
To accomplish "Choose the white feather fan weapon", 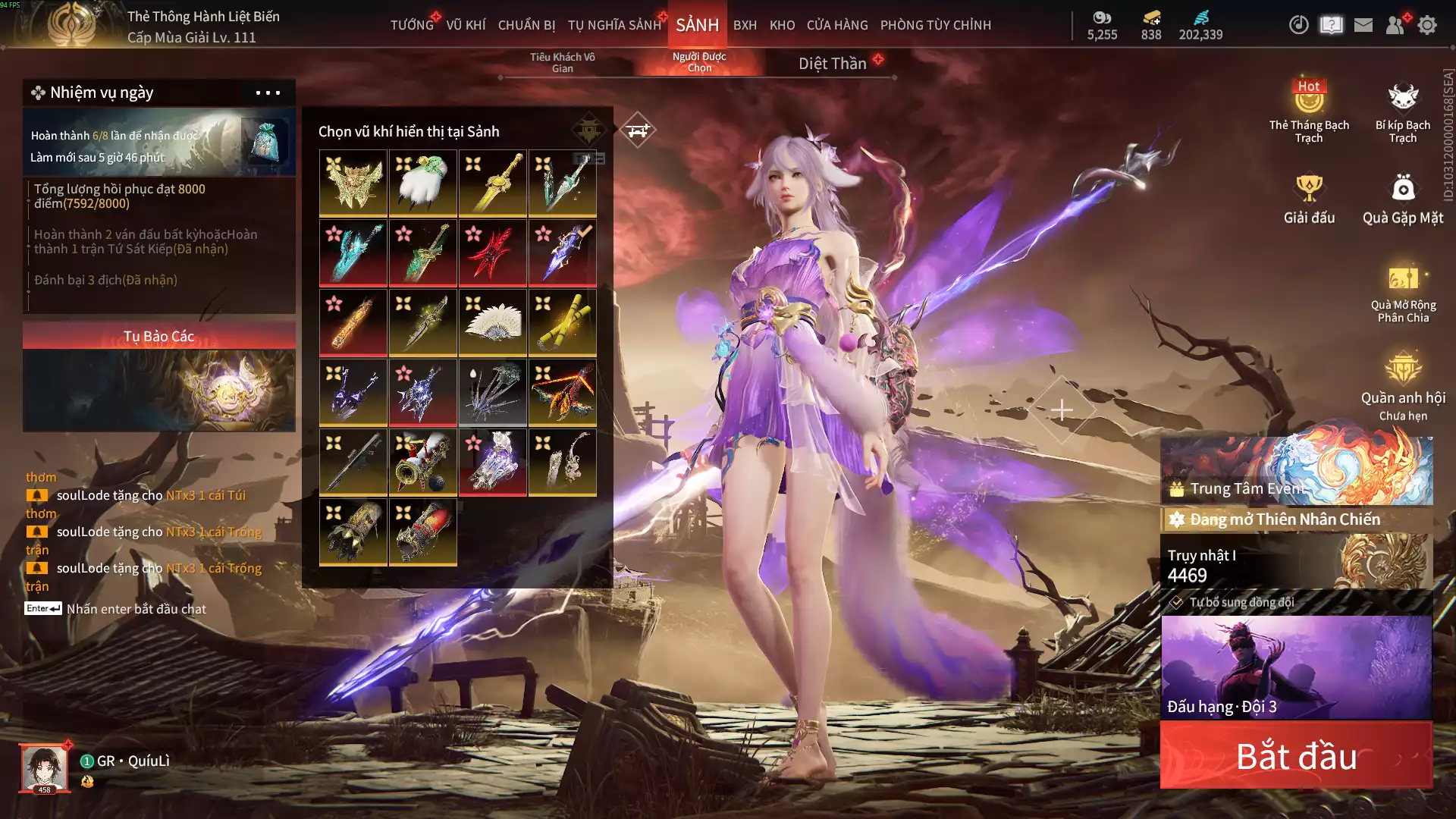I will pyautogui.click(x=493, y=322).
